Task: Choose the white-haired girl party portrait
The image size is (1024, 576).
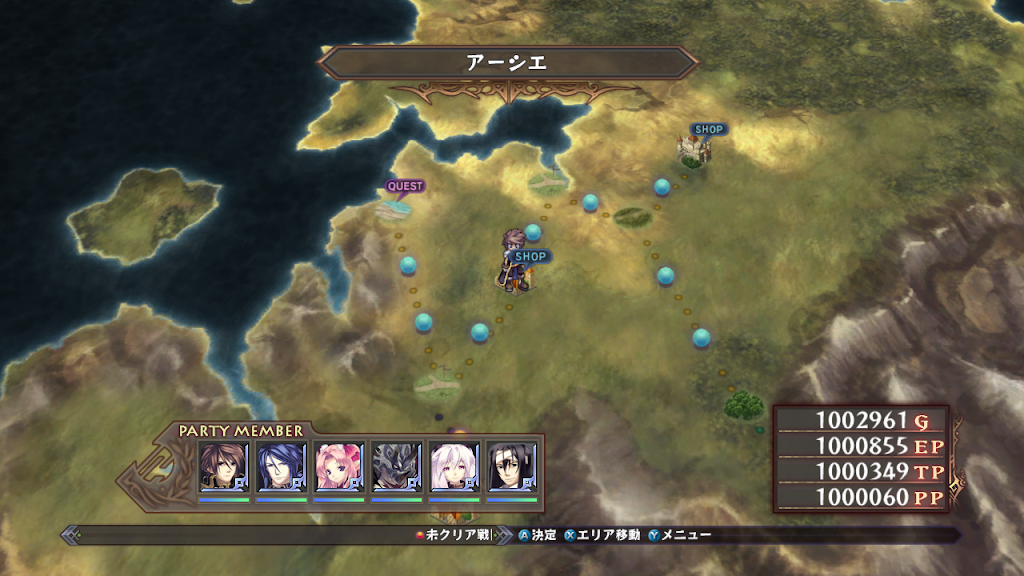Action: (455, 466)
